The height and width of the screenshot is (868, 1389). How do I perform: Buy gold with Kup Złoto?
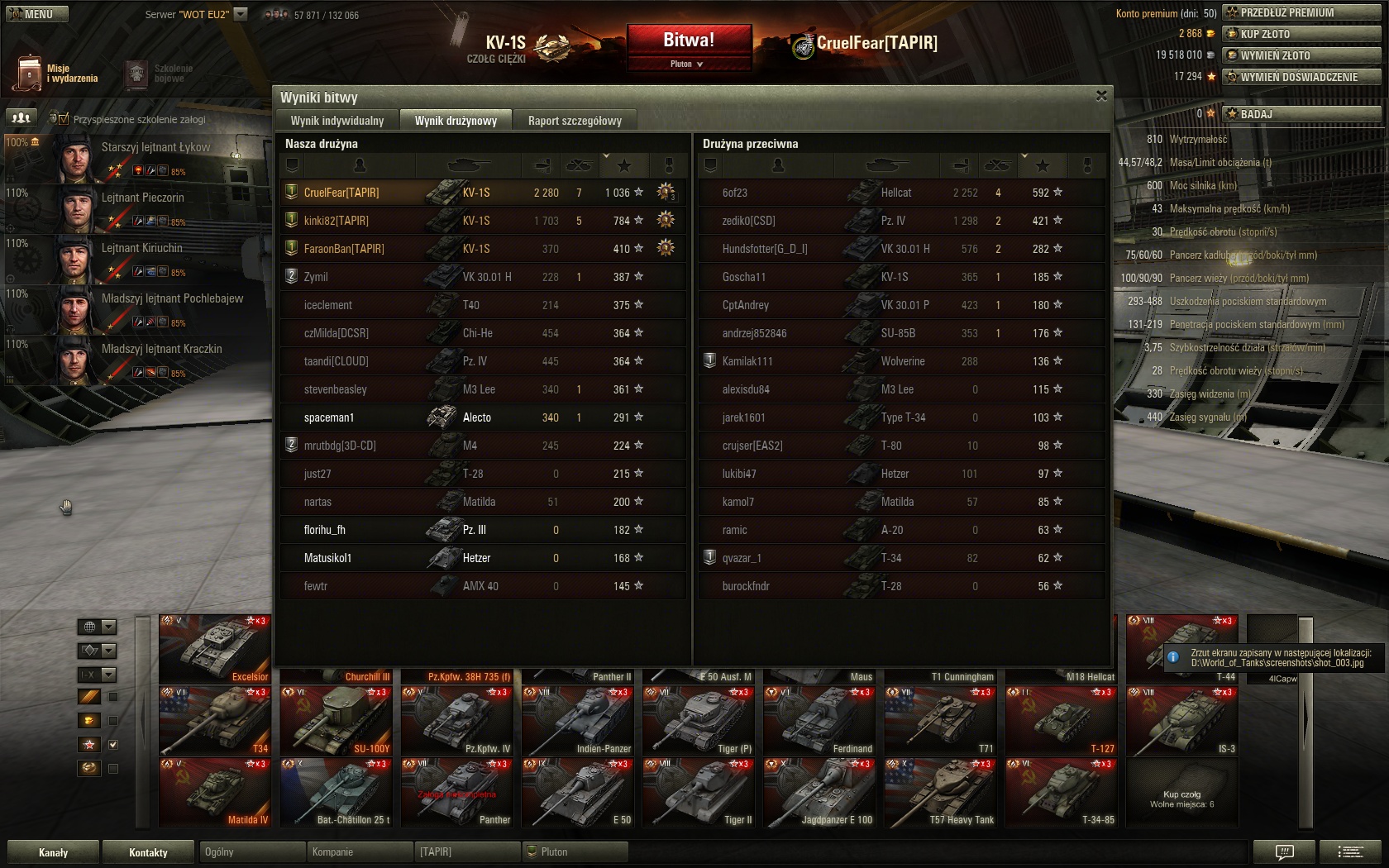[1301, 34]
